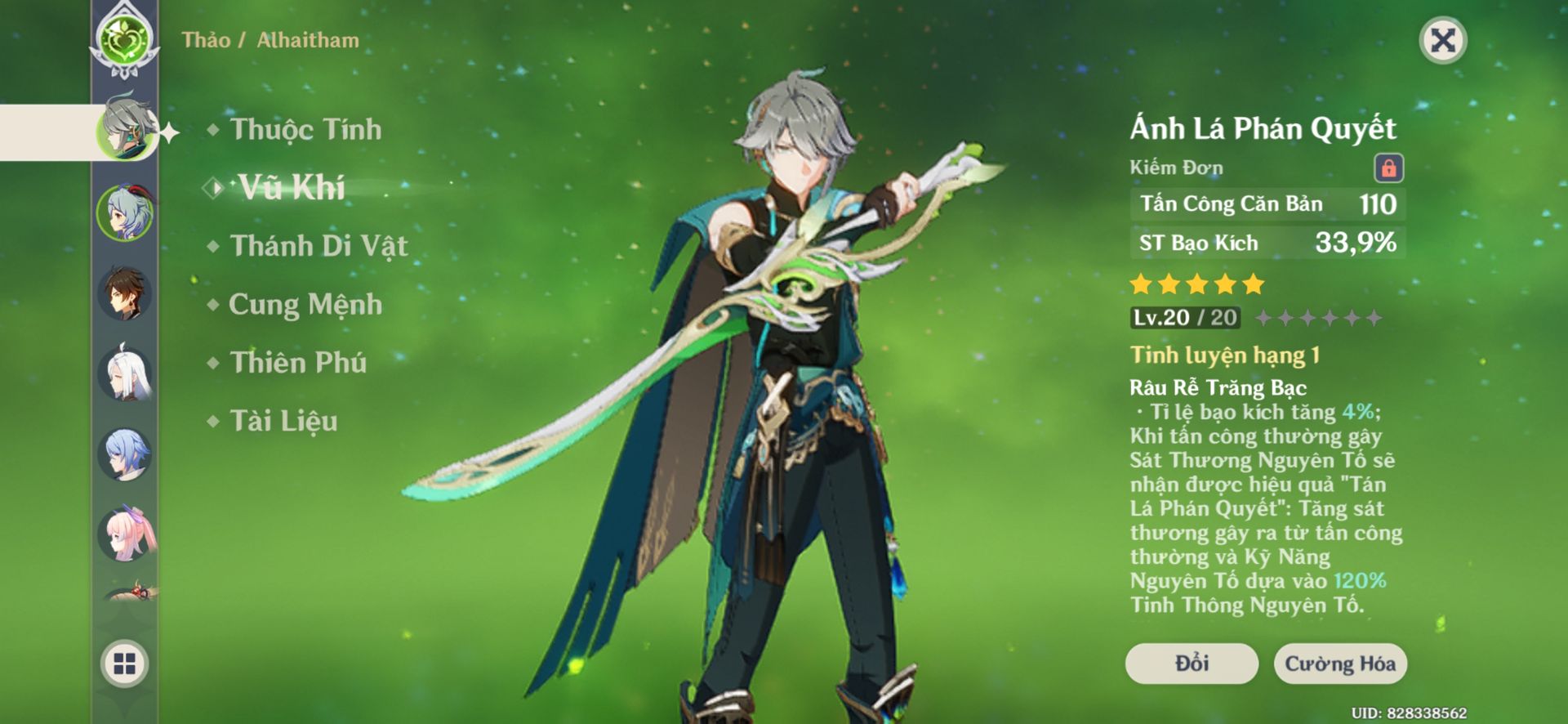Viewport: 1568px width, 724px height.
Task: Open the character grid view button
Action: 124,664
